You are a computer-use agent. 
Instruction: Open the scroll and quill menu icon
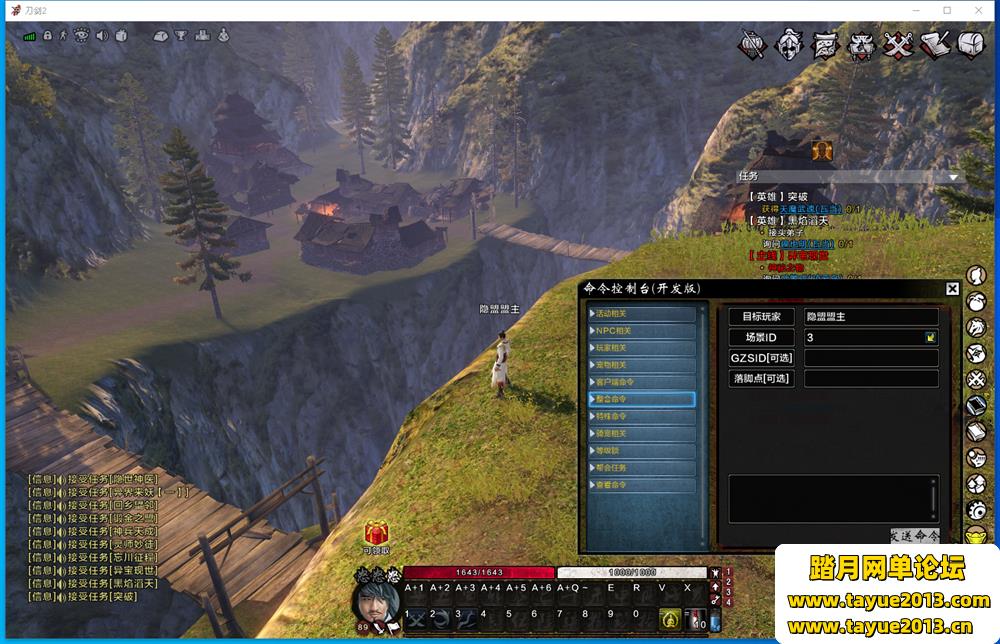[936, 45]
